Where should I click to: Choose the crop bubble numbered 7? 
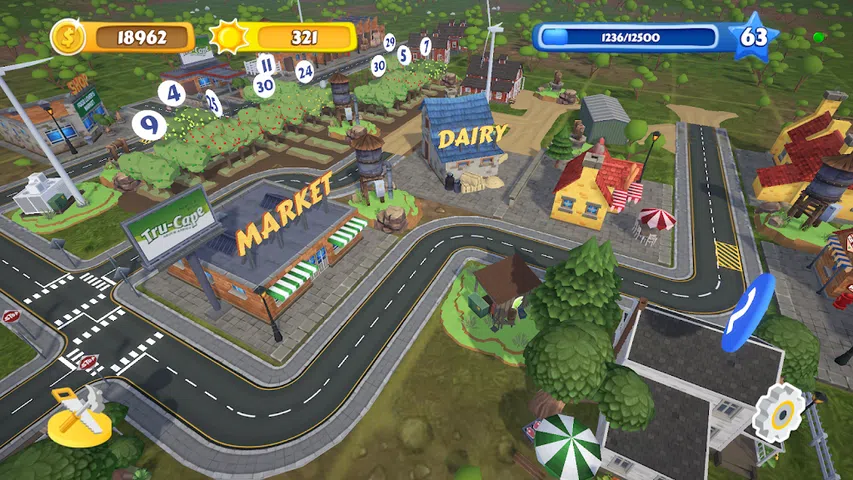pyautogui.click(x=425, y=46)
